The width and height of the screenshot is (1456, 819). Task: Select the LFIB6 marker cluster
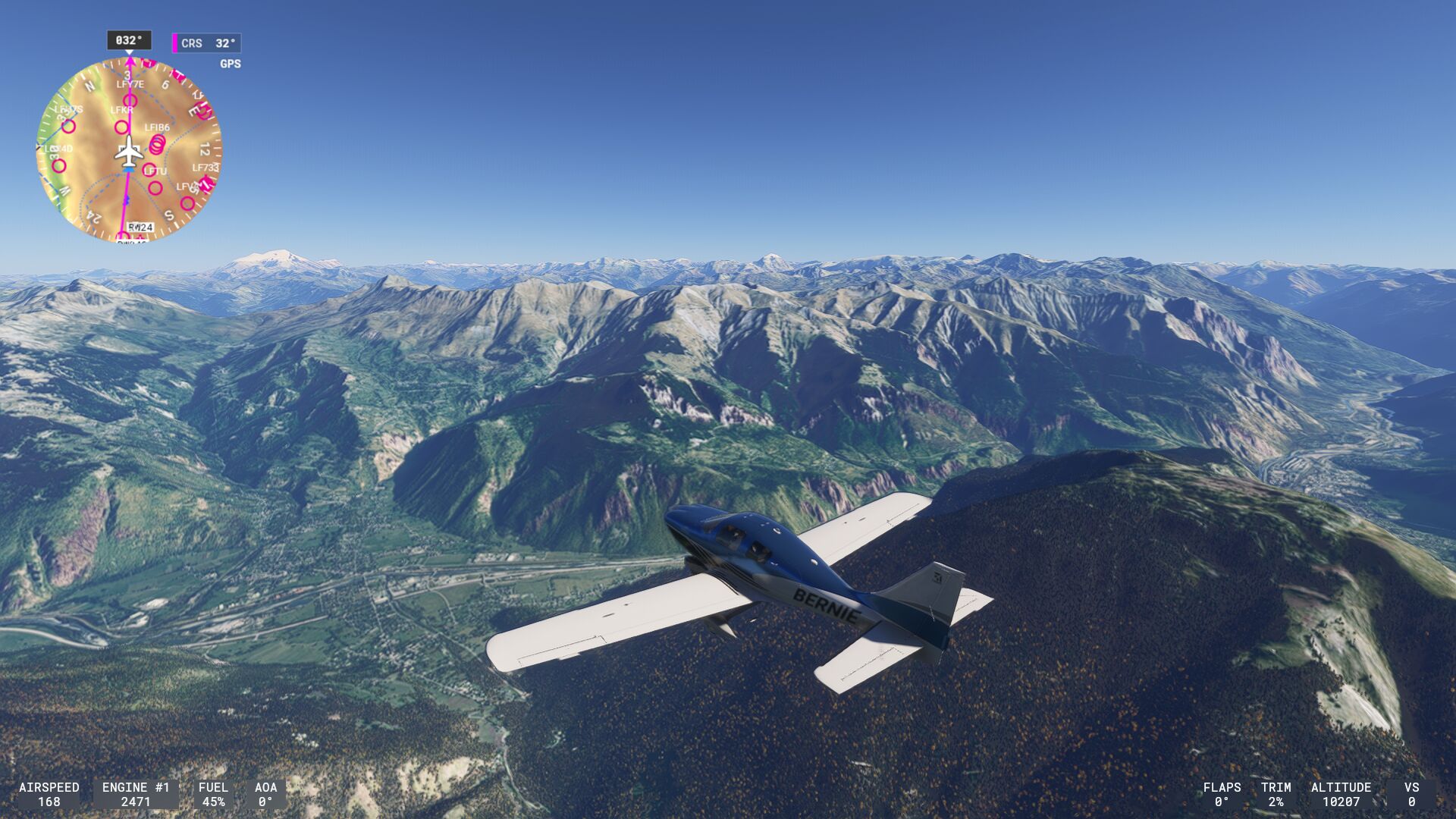(157, 143)
